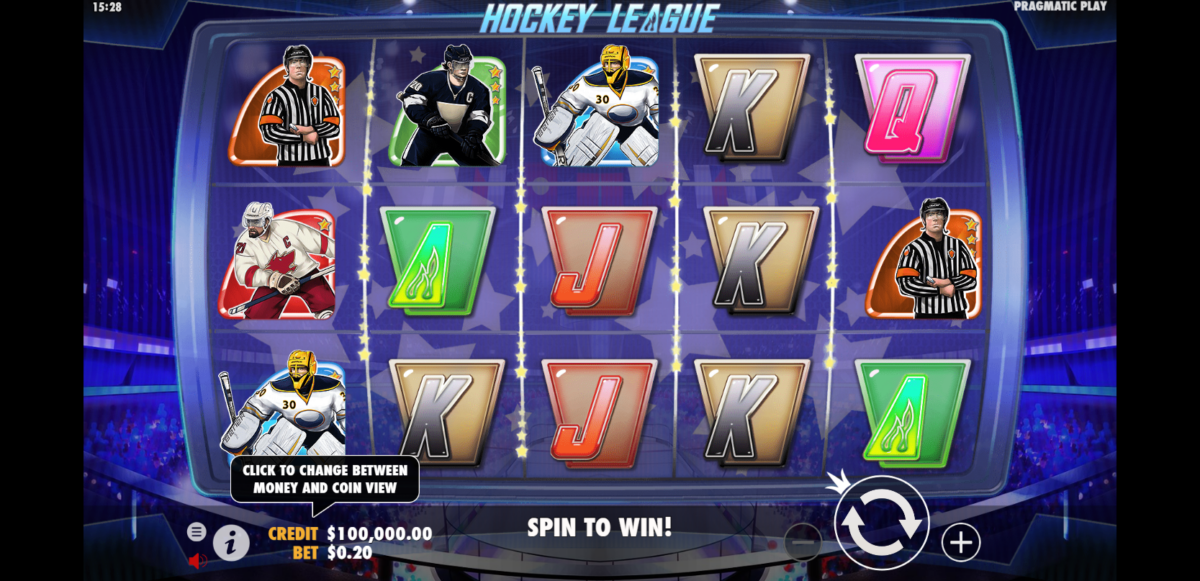Screen dimensions: 1200x581
Task: Increase the bet with the plus button
Action: pos(960,542)
